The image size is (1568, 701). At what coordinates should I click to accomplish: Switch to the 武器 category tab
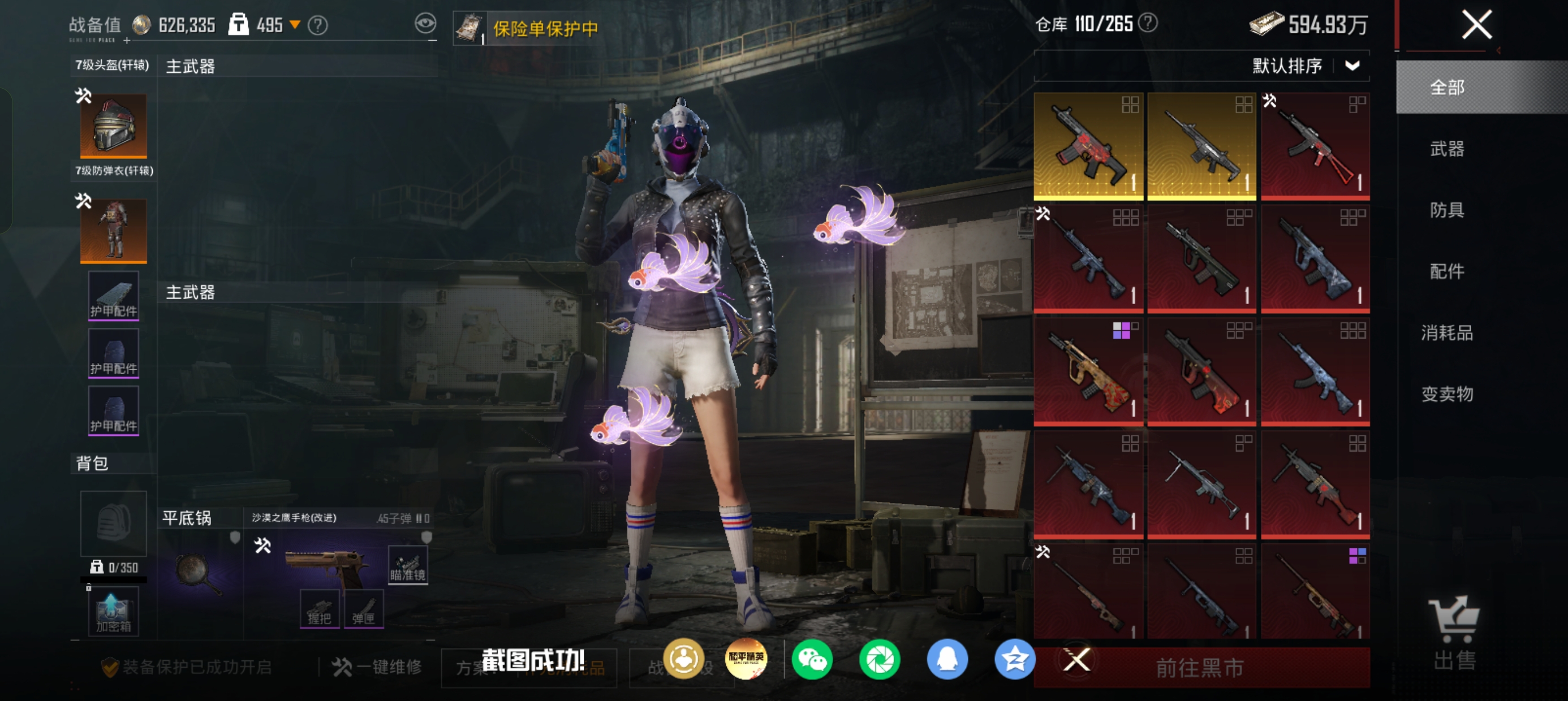[1447, 149]
